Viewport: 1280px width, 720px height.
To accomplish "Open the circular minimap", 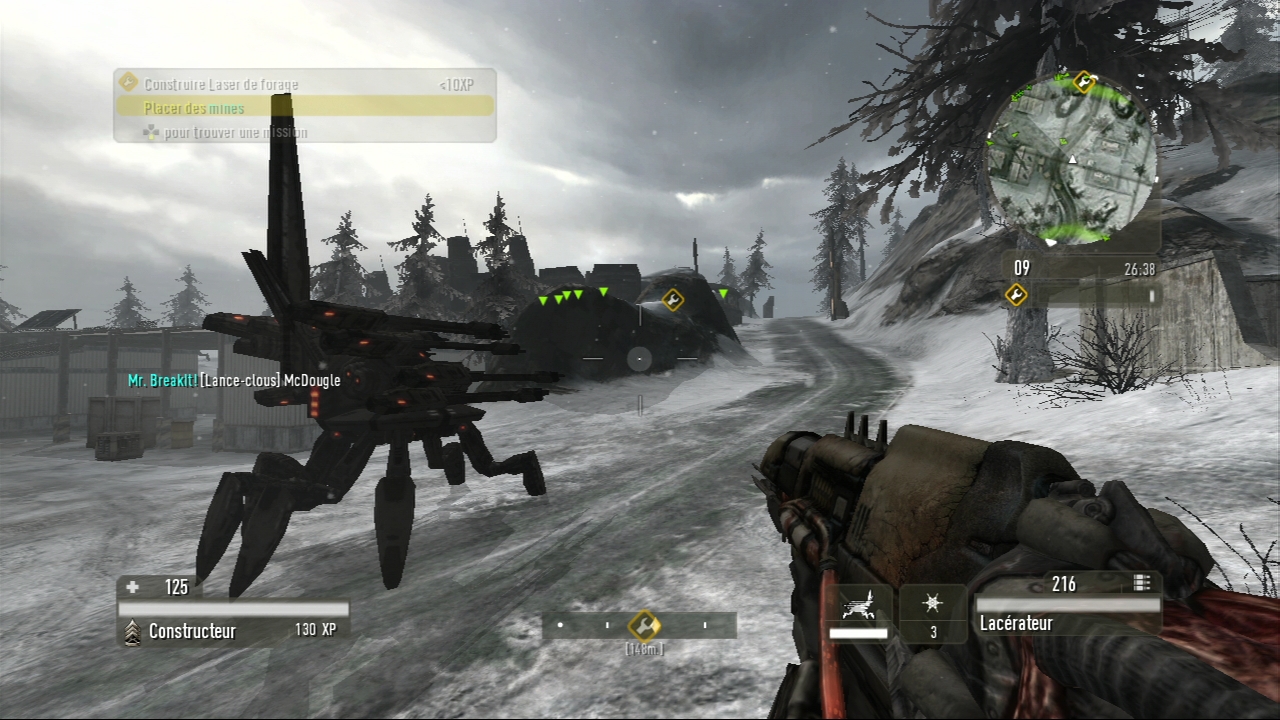I will pos(1072,160).
